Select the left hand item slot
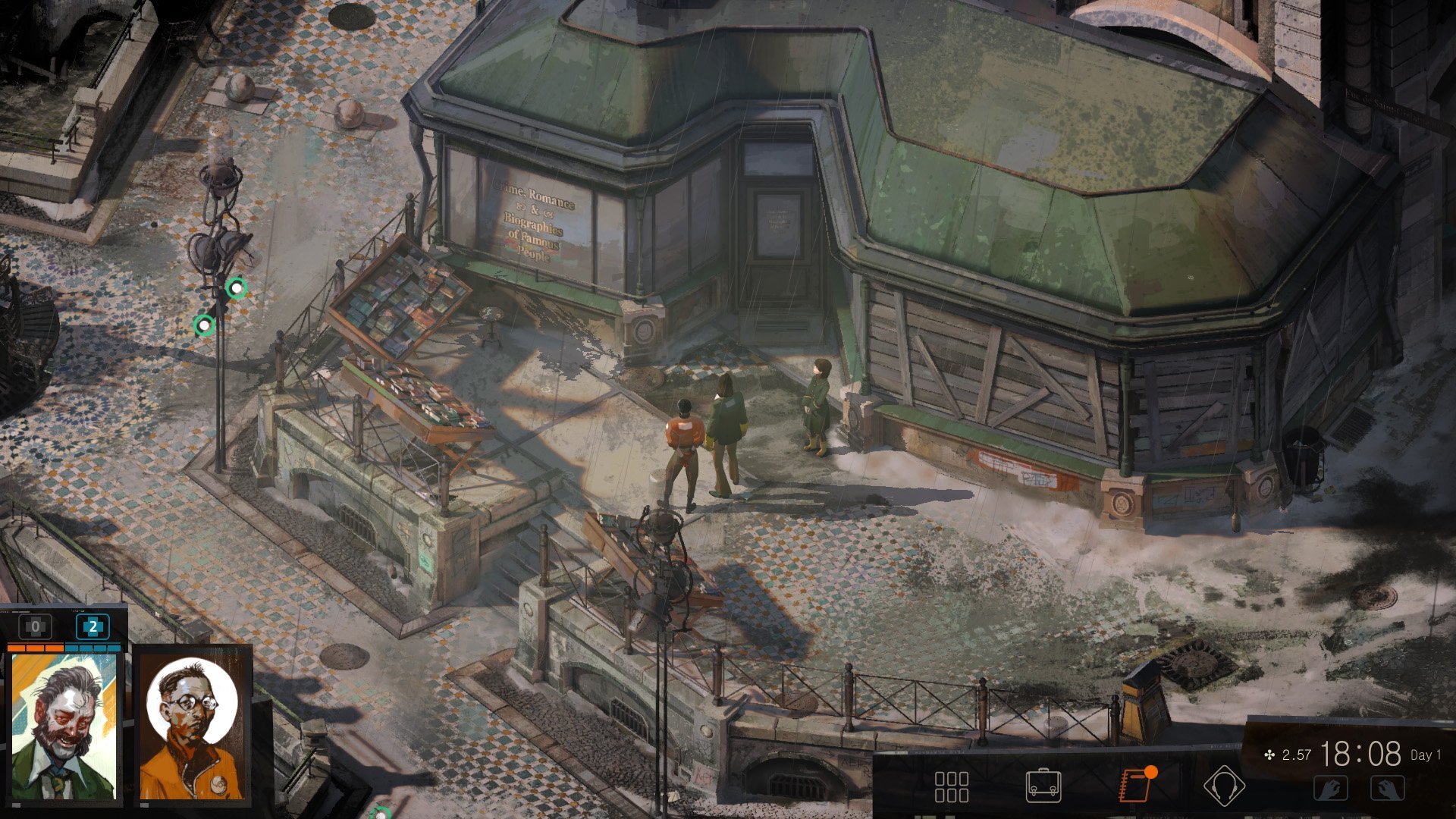The image size is (1456, 819). coord(1331,789)
